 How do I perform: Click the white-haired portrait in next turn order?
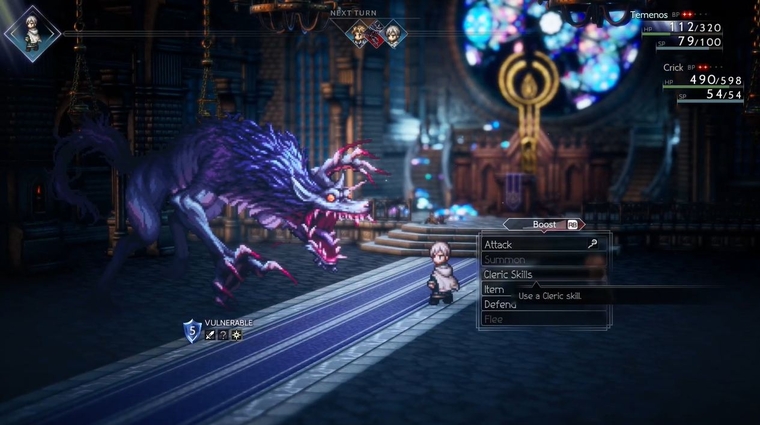[x=394, y=34]
